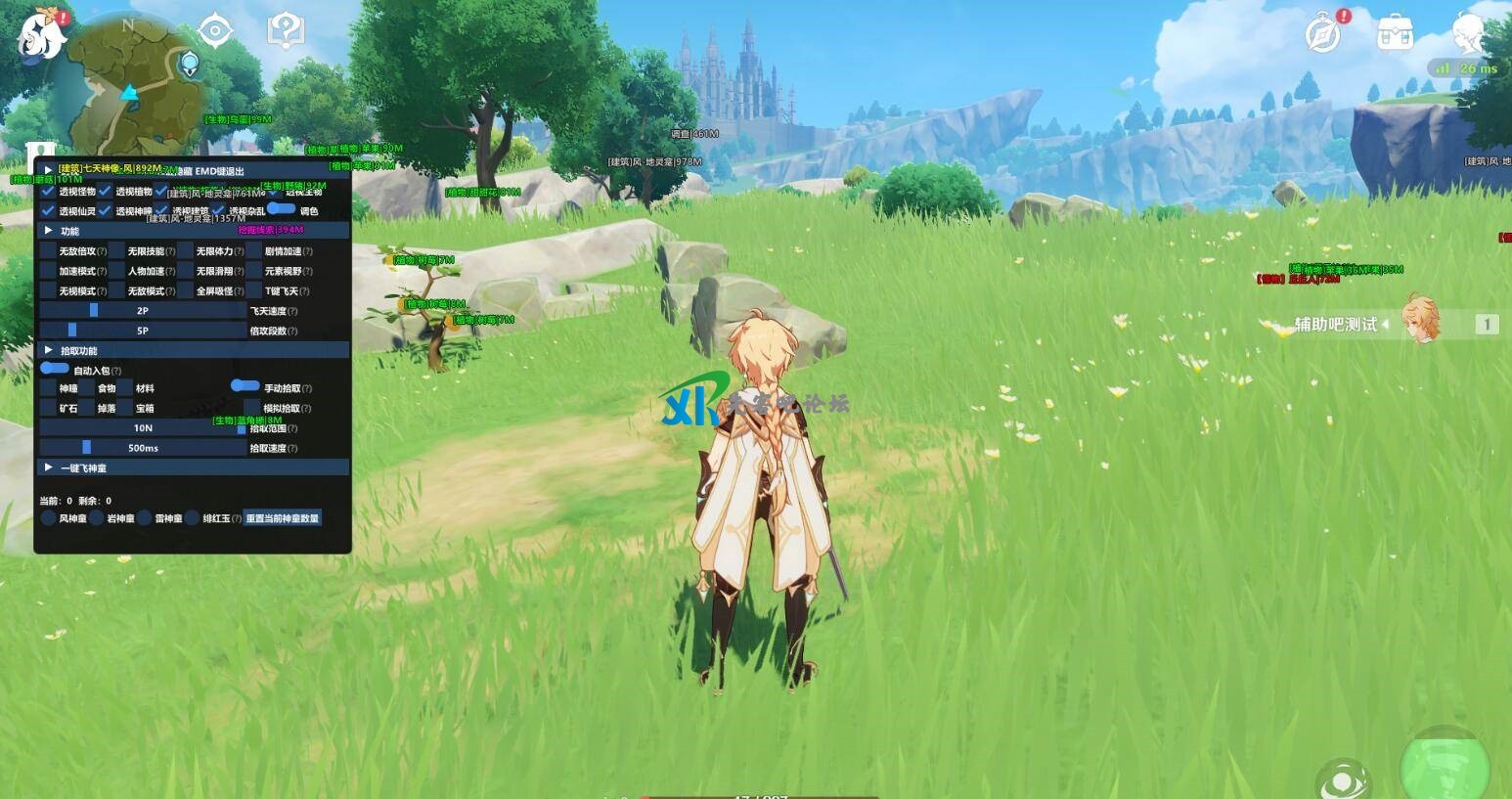The height and width of the screenshot is (799, 1512).
Task: Click the eye icon near the skill button
Action: pos(1343,779)
